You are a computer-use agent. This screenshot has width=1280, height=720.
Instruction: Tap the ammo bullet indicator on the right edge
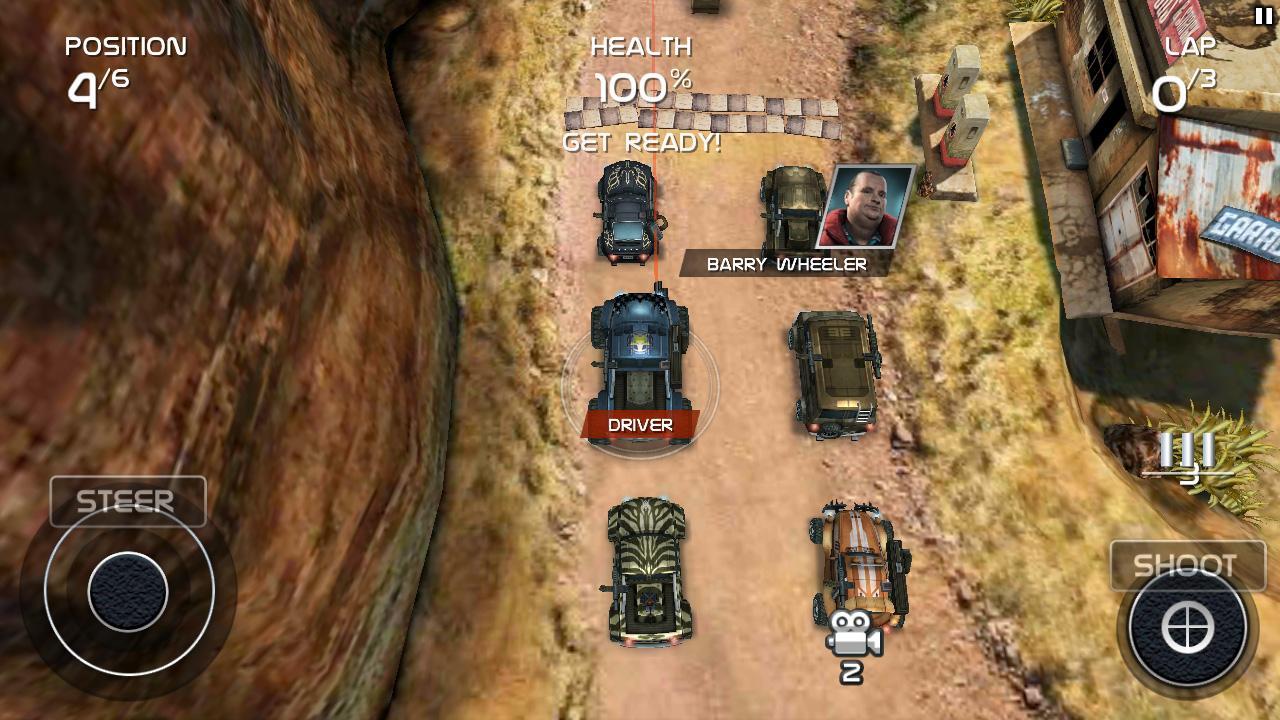pyautogui.click(x=1187, y=452)
